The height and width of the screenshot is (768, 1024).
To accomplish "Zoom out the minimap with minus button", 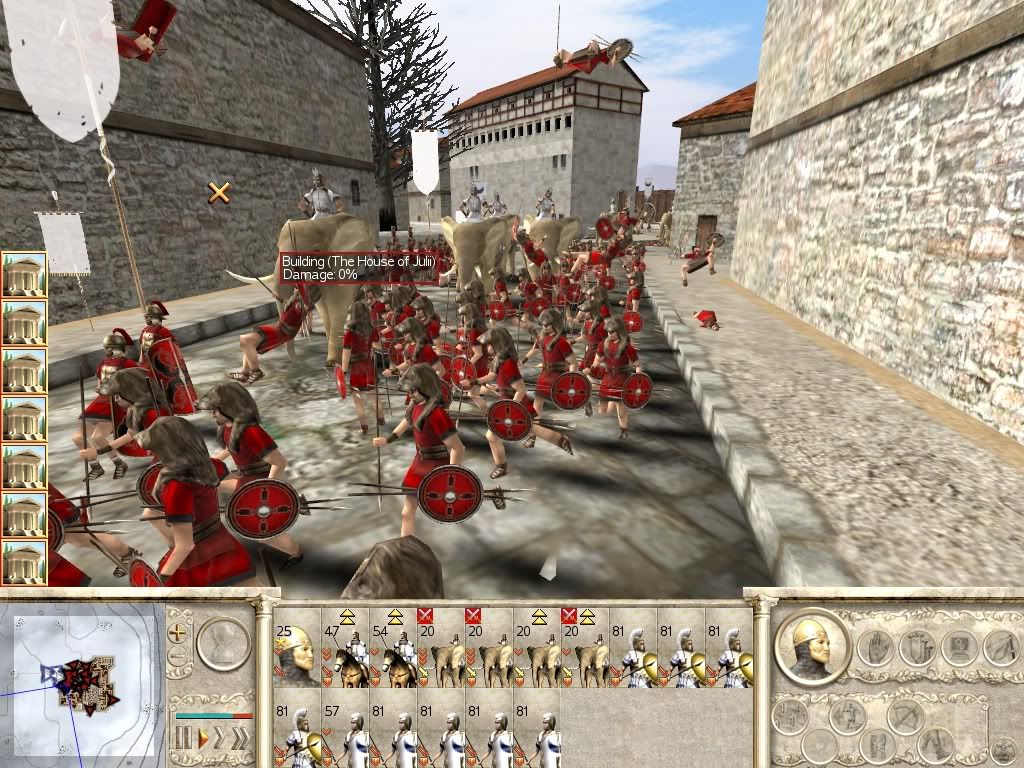I will point(179,657).
